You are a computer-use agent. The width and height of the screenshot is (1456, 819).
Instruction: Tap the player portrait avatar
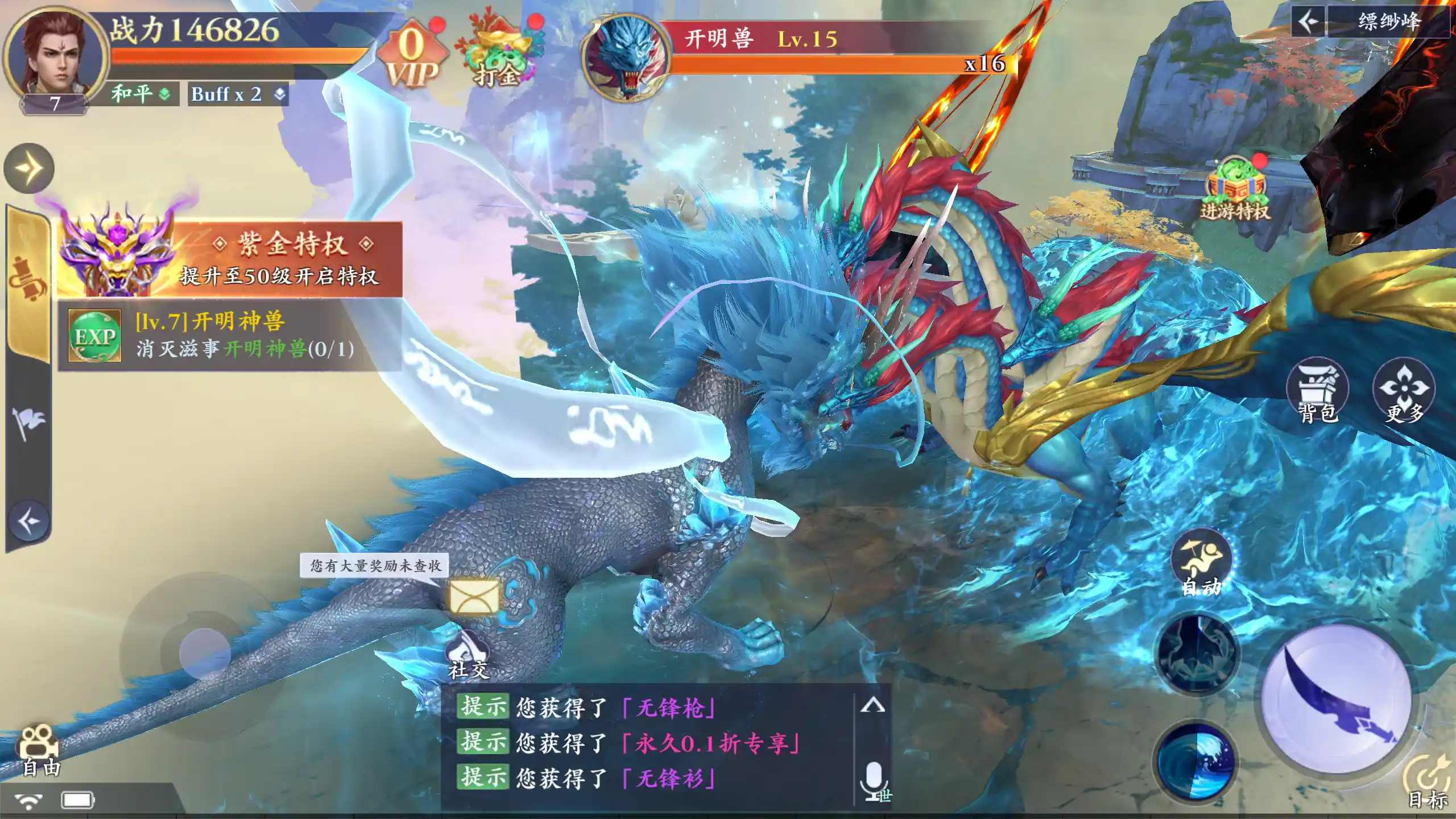click(x=56, y=58)
